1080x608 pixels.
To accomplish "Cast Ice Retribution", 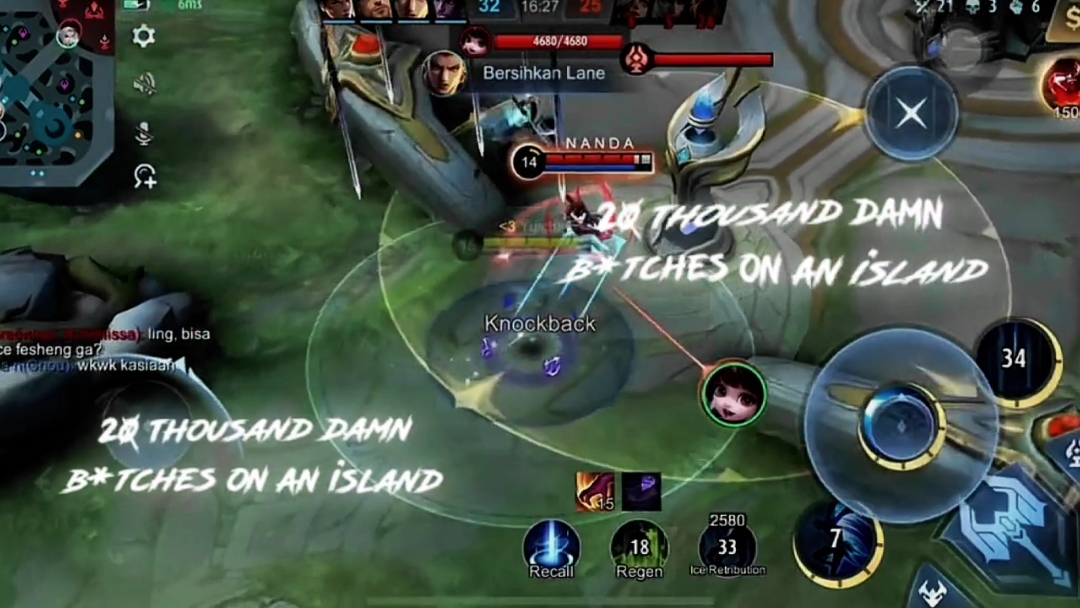I will pos(727,548).
